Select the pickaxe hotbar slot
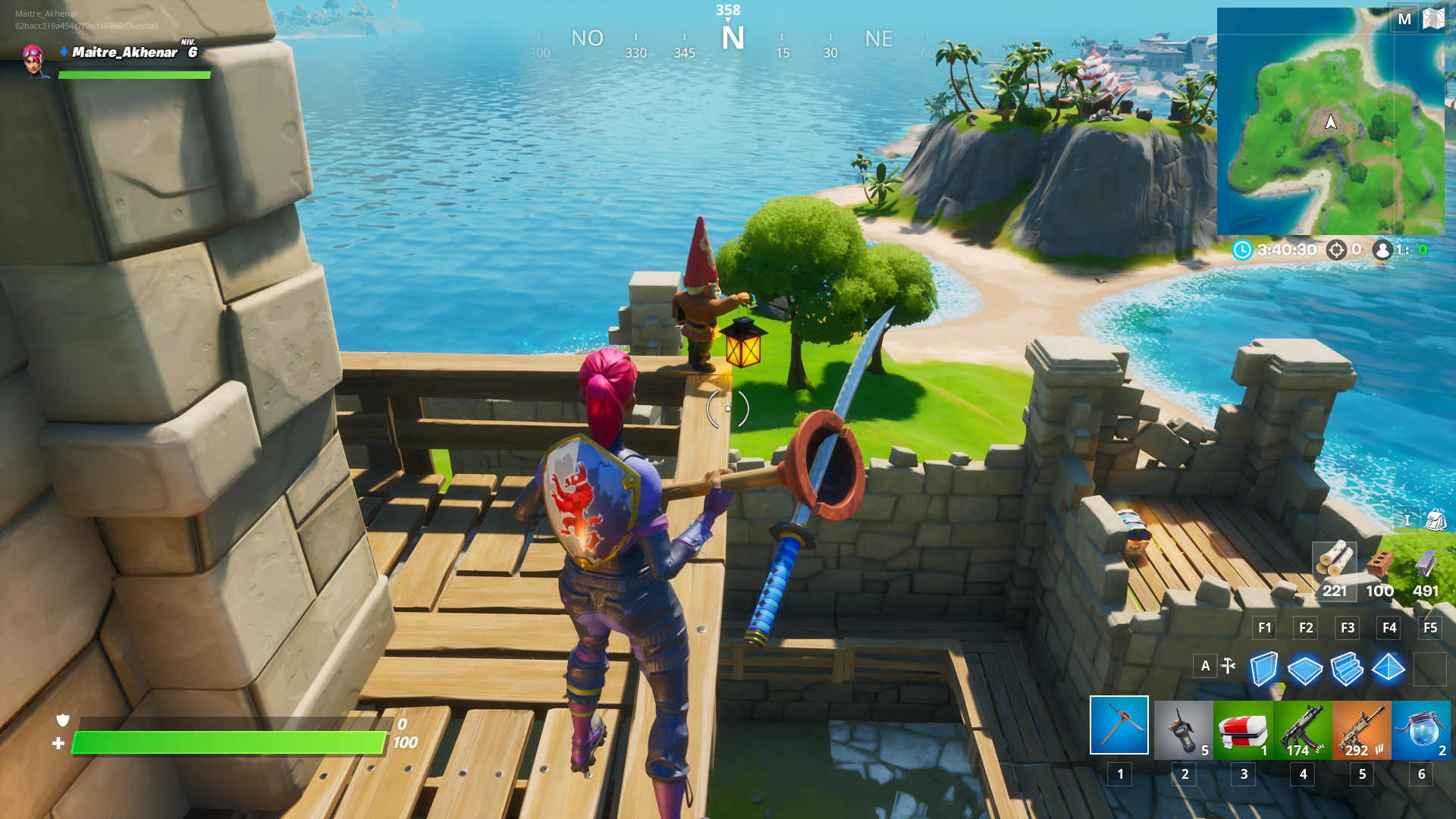 pyautogui.click(x=1119, y=726)
